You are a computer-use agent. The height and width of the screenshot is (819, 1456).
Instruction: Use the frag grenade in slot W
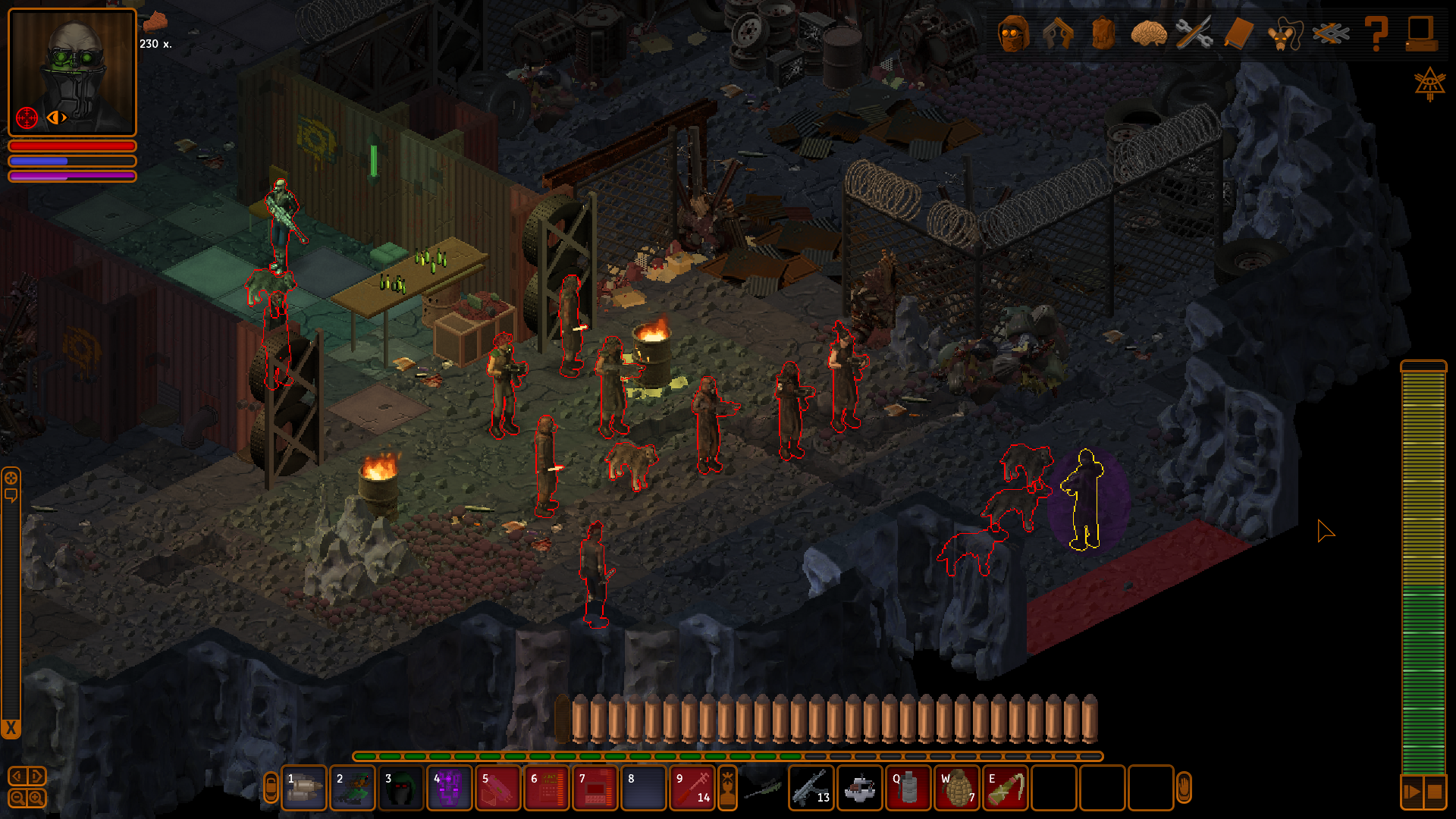pyautogui.click(x=957, y=789)
